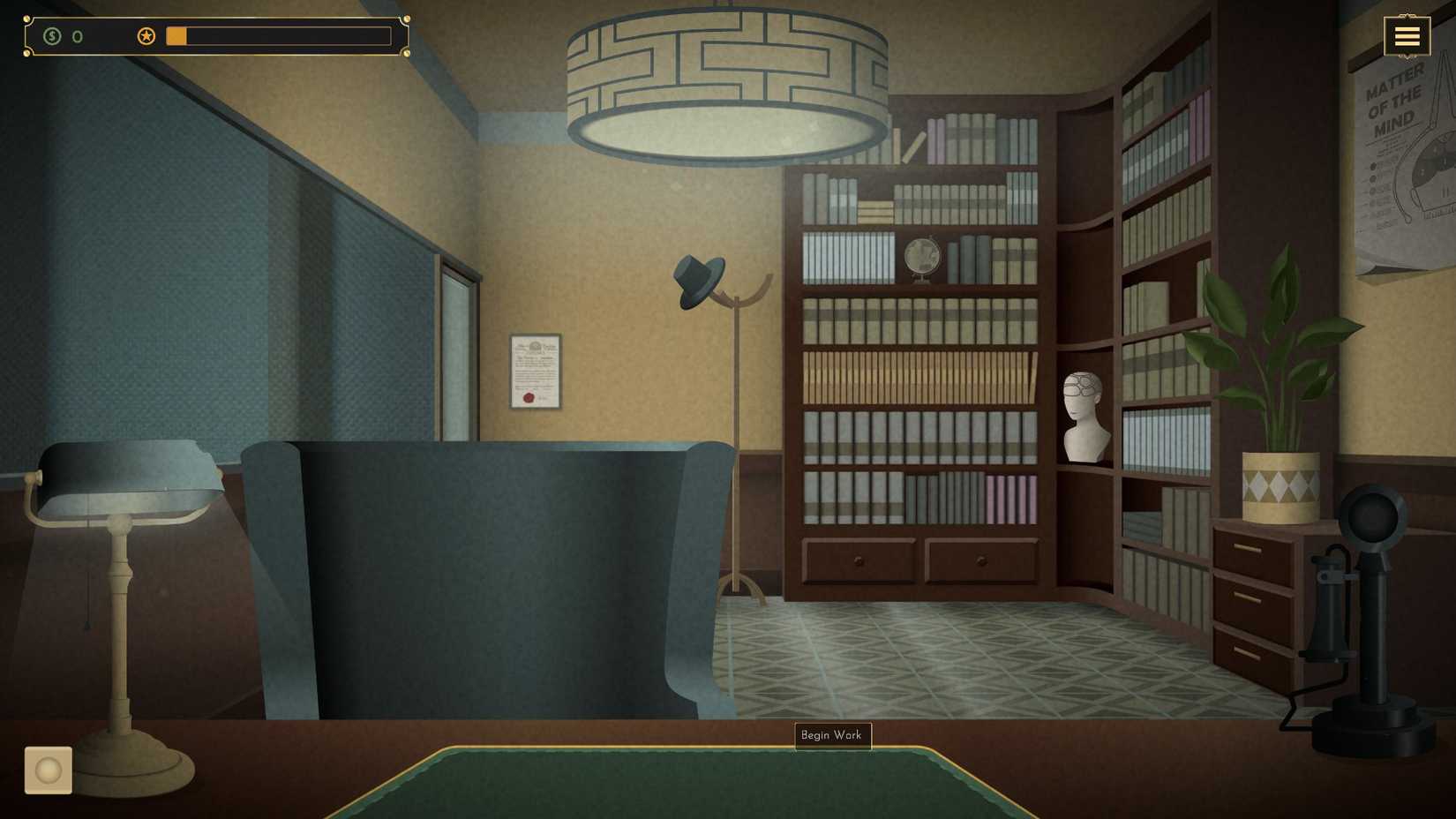This screenshot has height=819, width=1456.
Task: Select the framed certificate on the wall
Action: [x=534, y=371]
